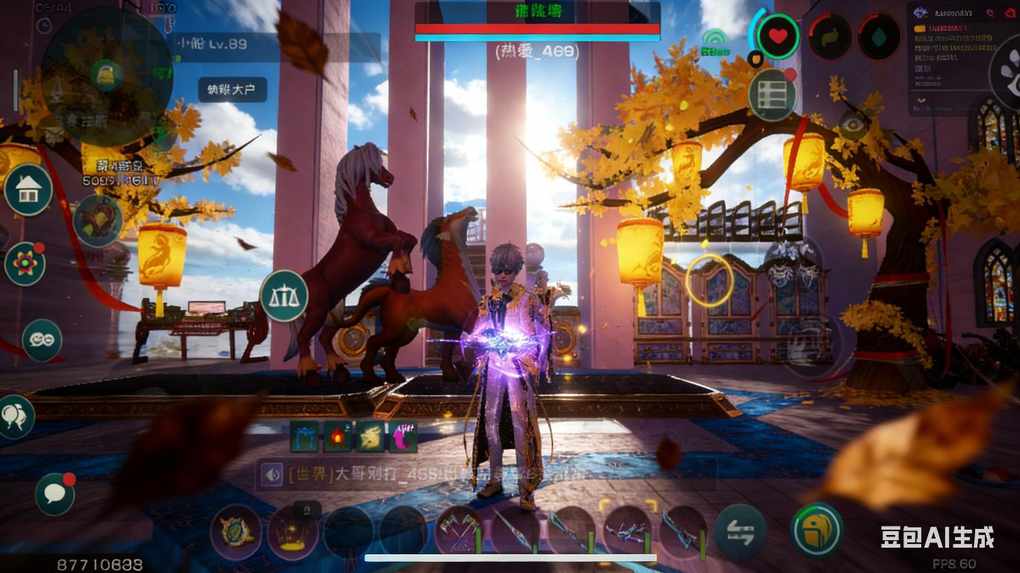Open the list menu icon with red dot
The height and width of the screenshot is (573, 1020).
click(x=772, y=95)
